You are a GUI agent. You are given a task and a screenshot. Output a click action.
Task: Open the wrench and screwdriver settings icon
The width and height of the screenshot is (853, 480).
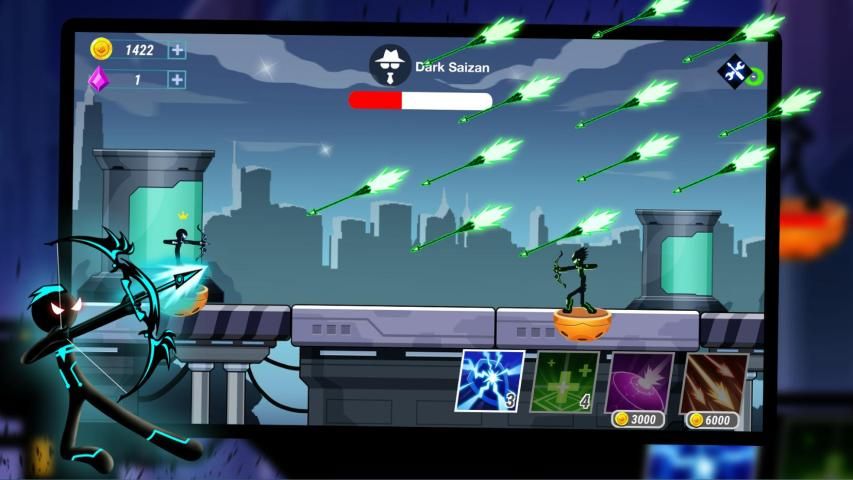point(735,71)
